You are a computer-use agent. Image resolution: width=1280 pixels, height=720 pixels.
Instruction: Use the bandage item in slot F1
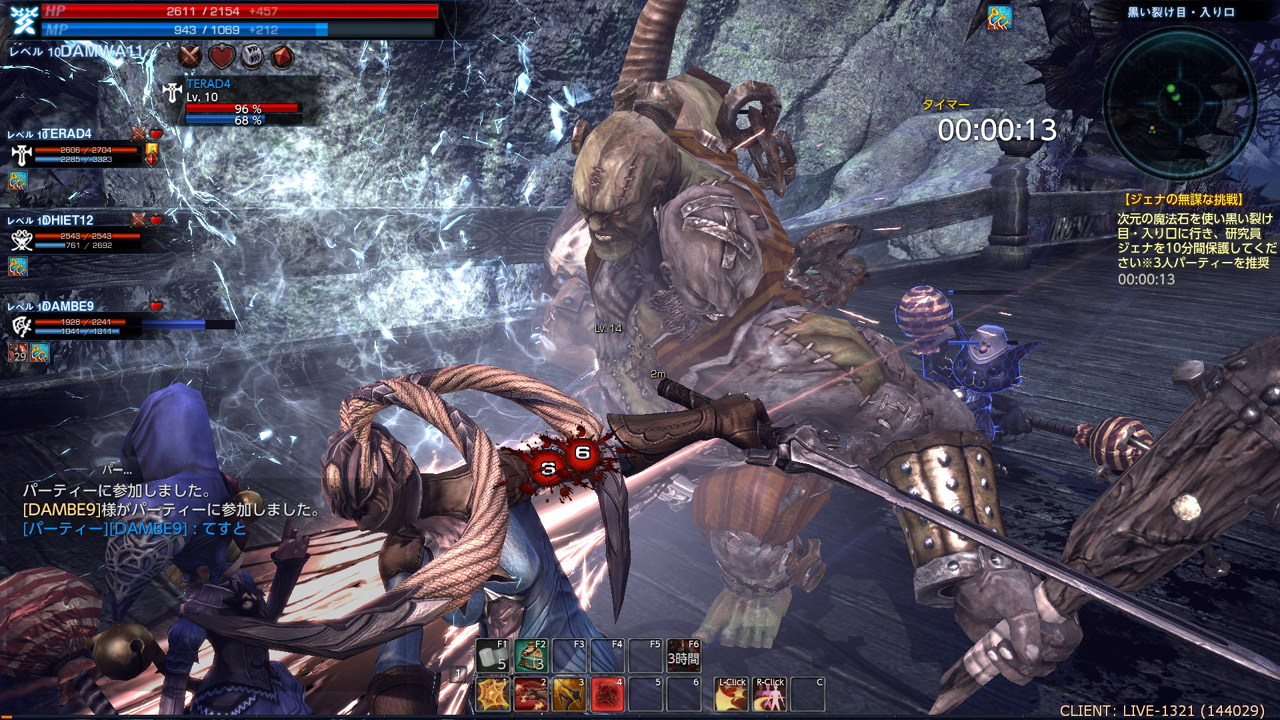click(x=492, y=656)
